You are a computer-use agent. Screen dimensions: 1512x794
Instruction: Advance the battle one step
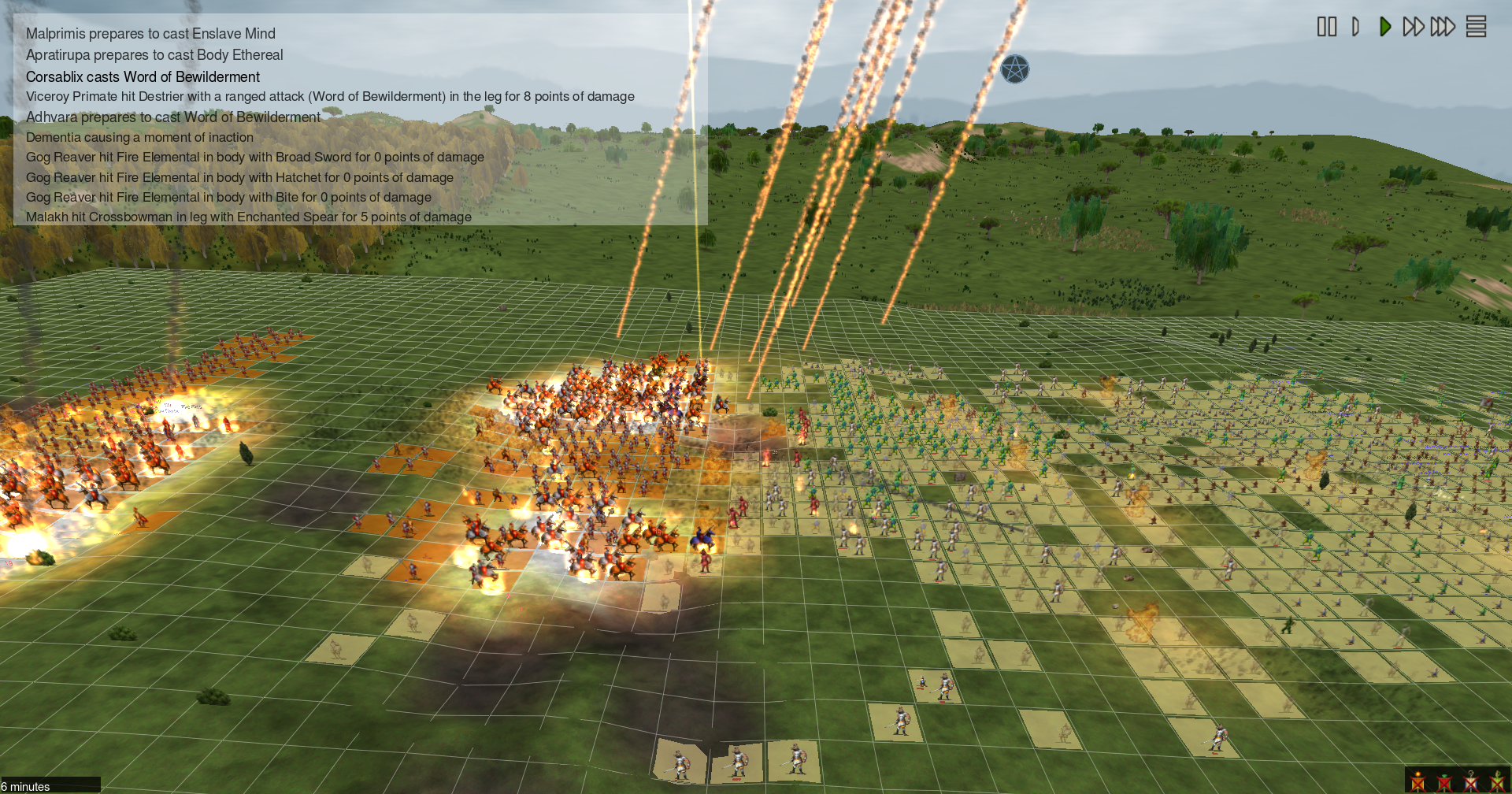1355,27
